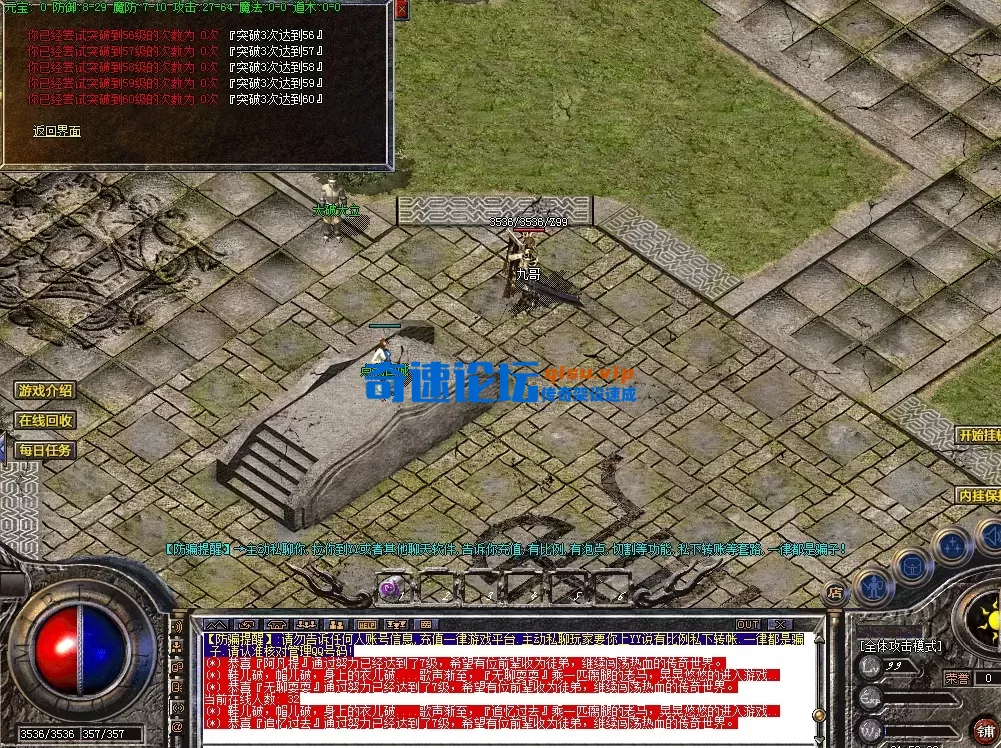The image size is (1001, 748).
Task: Open the 在线回收 recycling button
Action: click(45, 420)
